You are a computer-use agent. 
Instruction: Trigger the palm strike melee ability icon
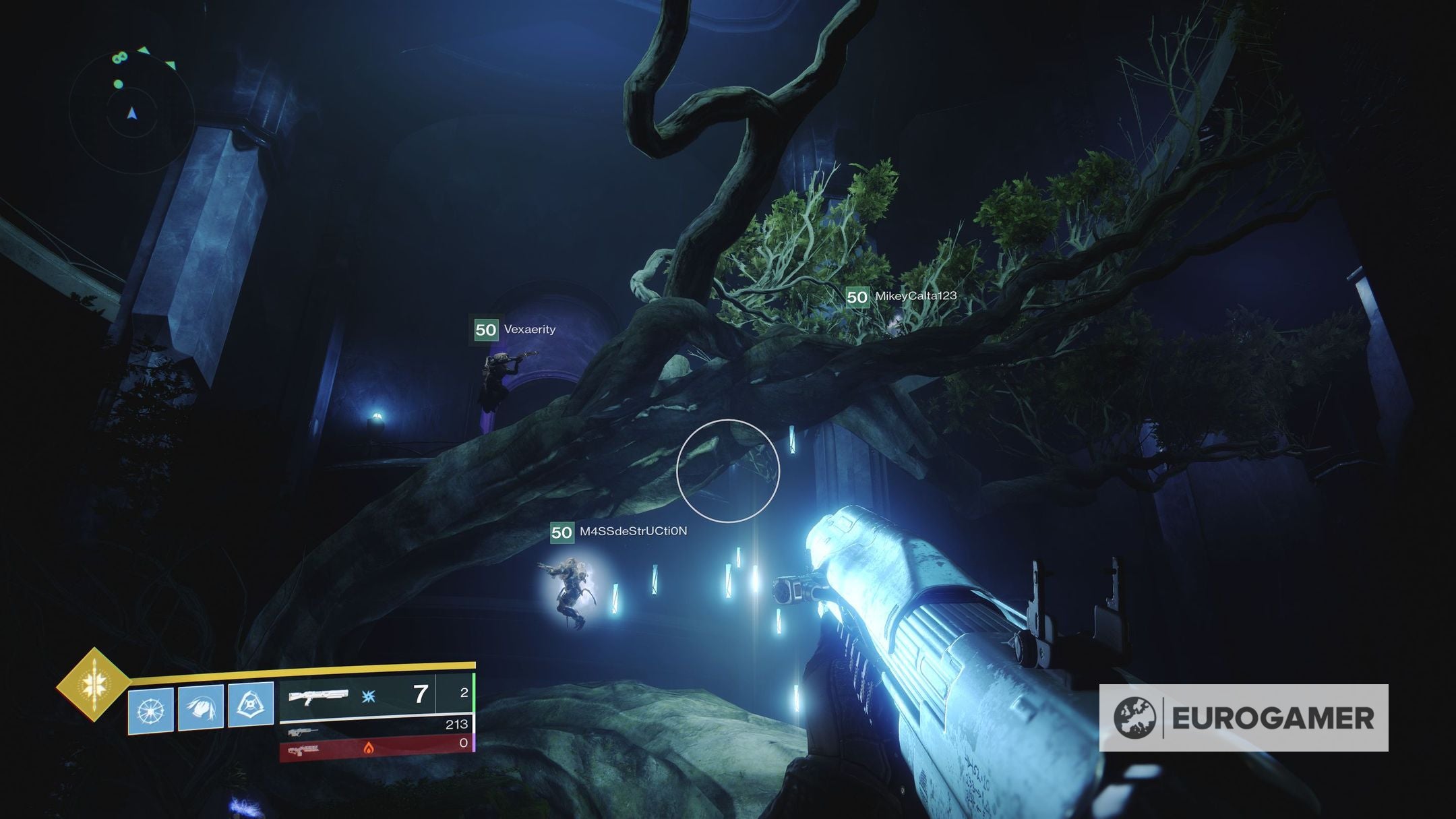pyautogui.click(x=201, y=708)
